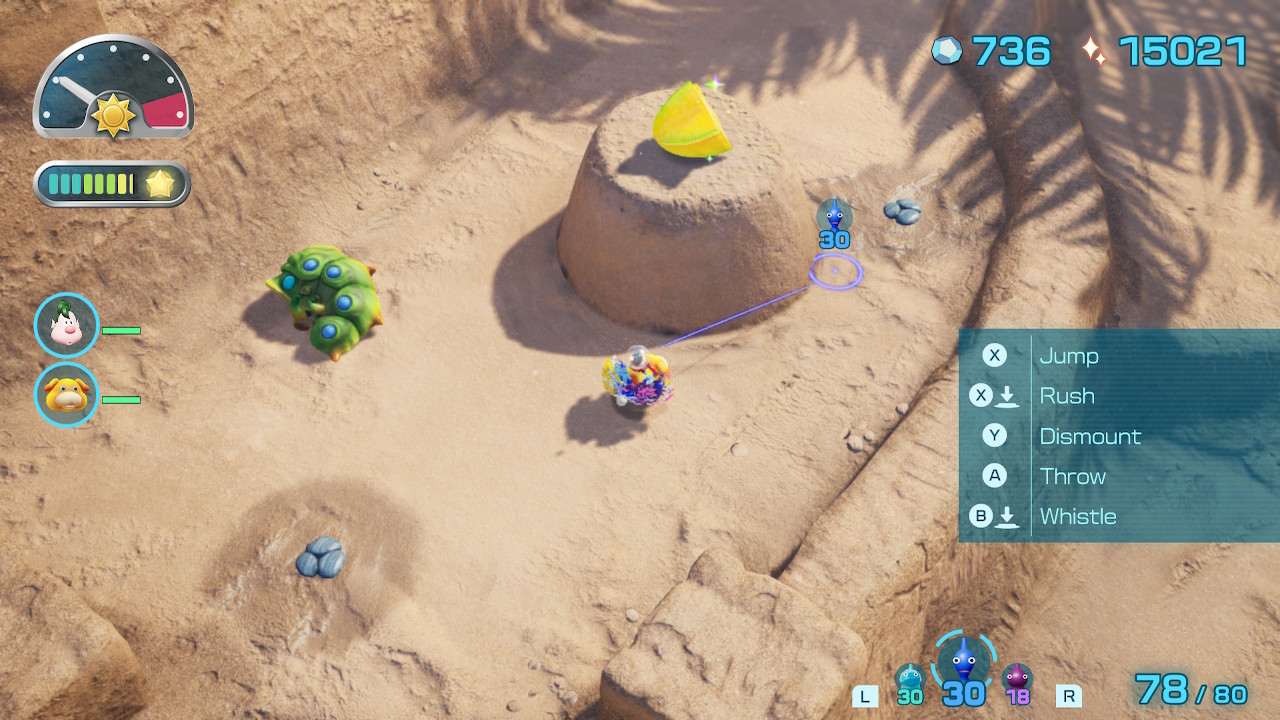Screen dimensions: 1280x720
Task: Switch to Ice Pikmin in the squad selector
Action: click(x=909, y=681)
